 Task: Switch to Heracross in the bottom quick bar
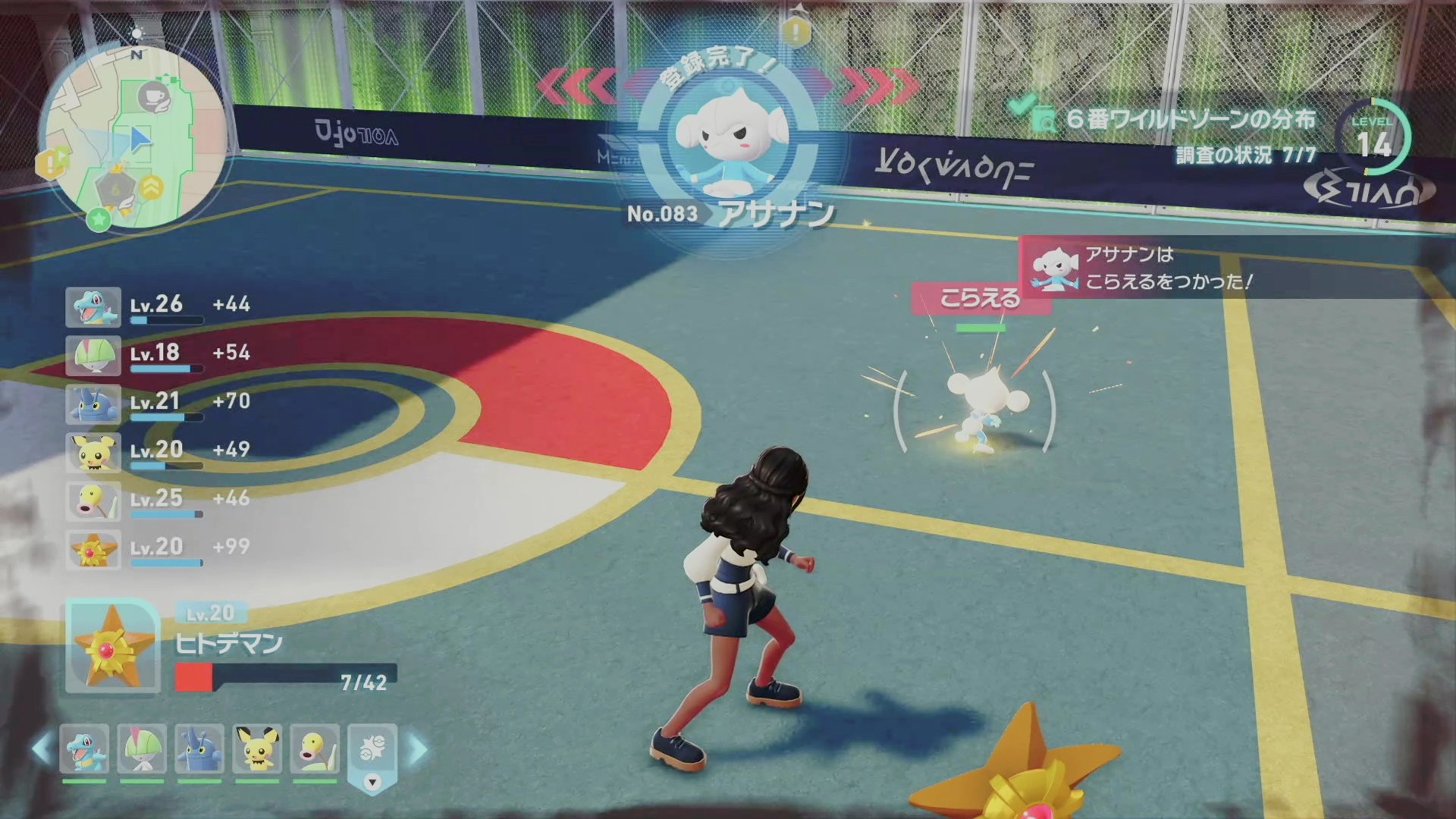pyautogui.click(x=199, y=748)
